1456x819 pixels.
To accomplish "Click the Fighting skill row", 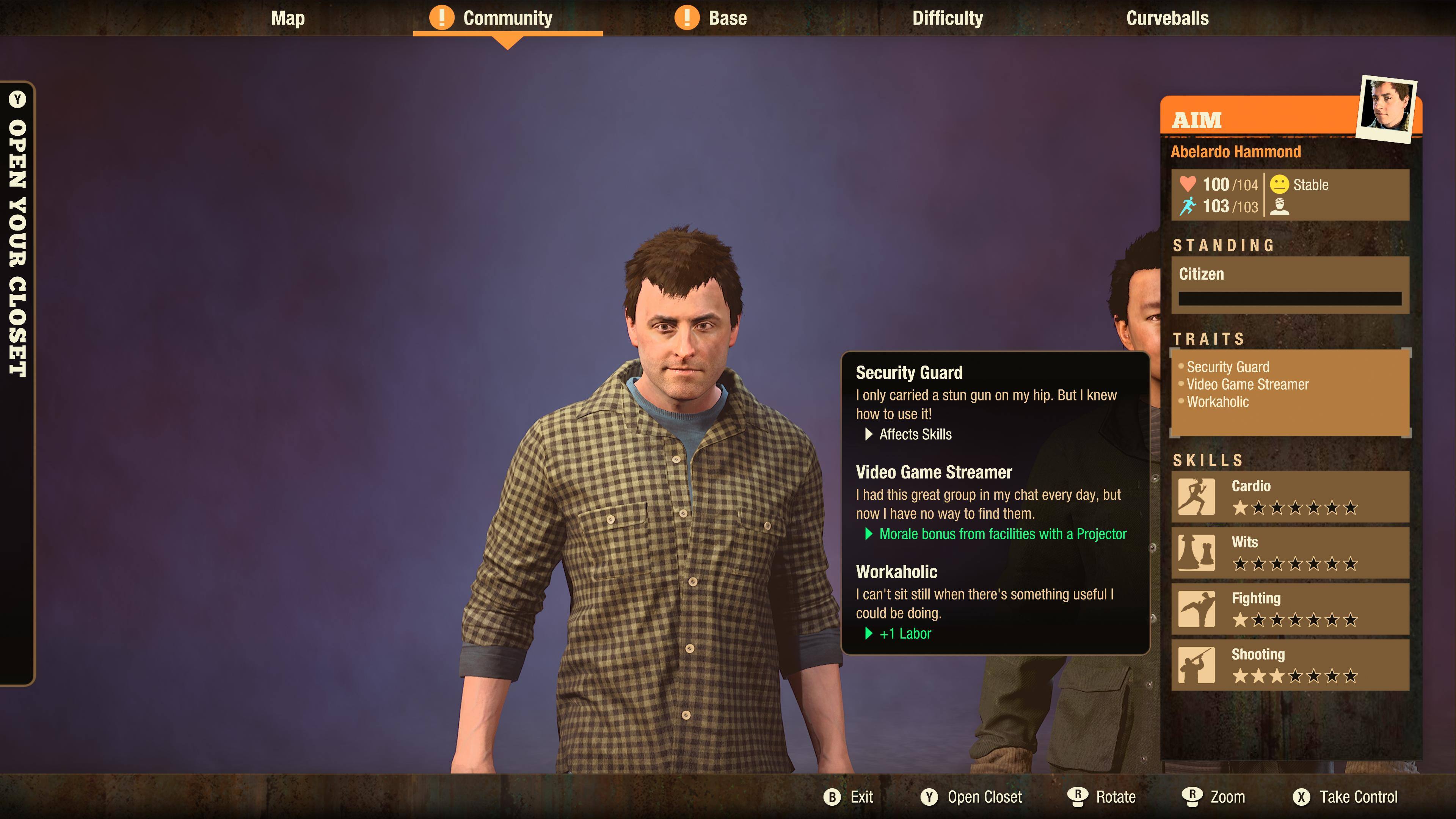I will pyautogui.click(x=1290, y=609).
